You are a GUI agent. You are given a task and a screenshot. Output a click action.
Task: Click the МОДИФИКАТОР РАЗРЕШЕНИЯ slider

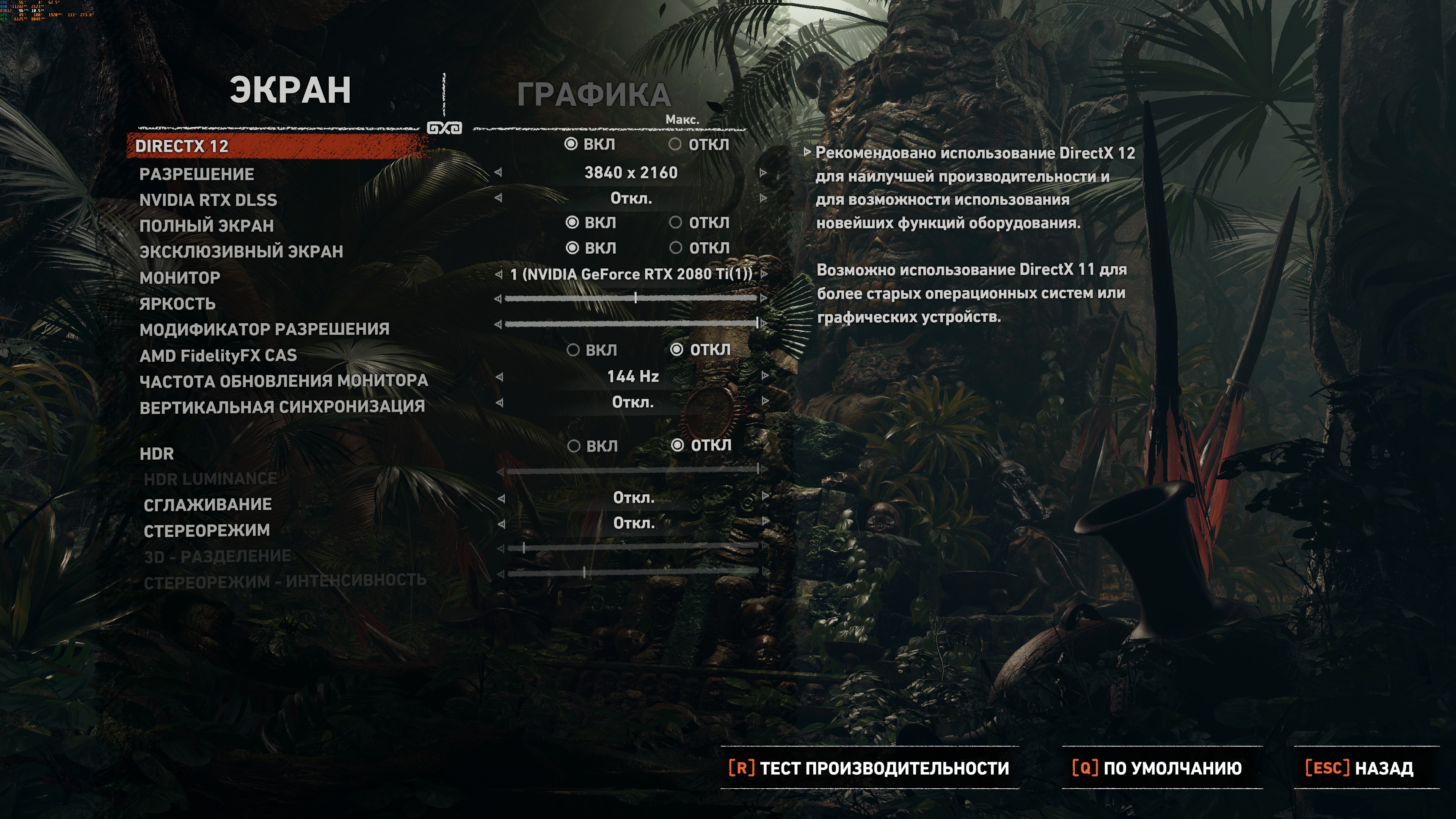pyautogui.click(x=631, y=324)
